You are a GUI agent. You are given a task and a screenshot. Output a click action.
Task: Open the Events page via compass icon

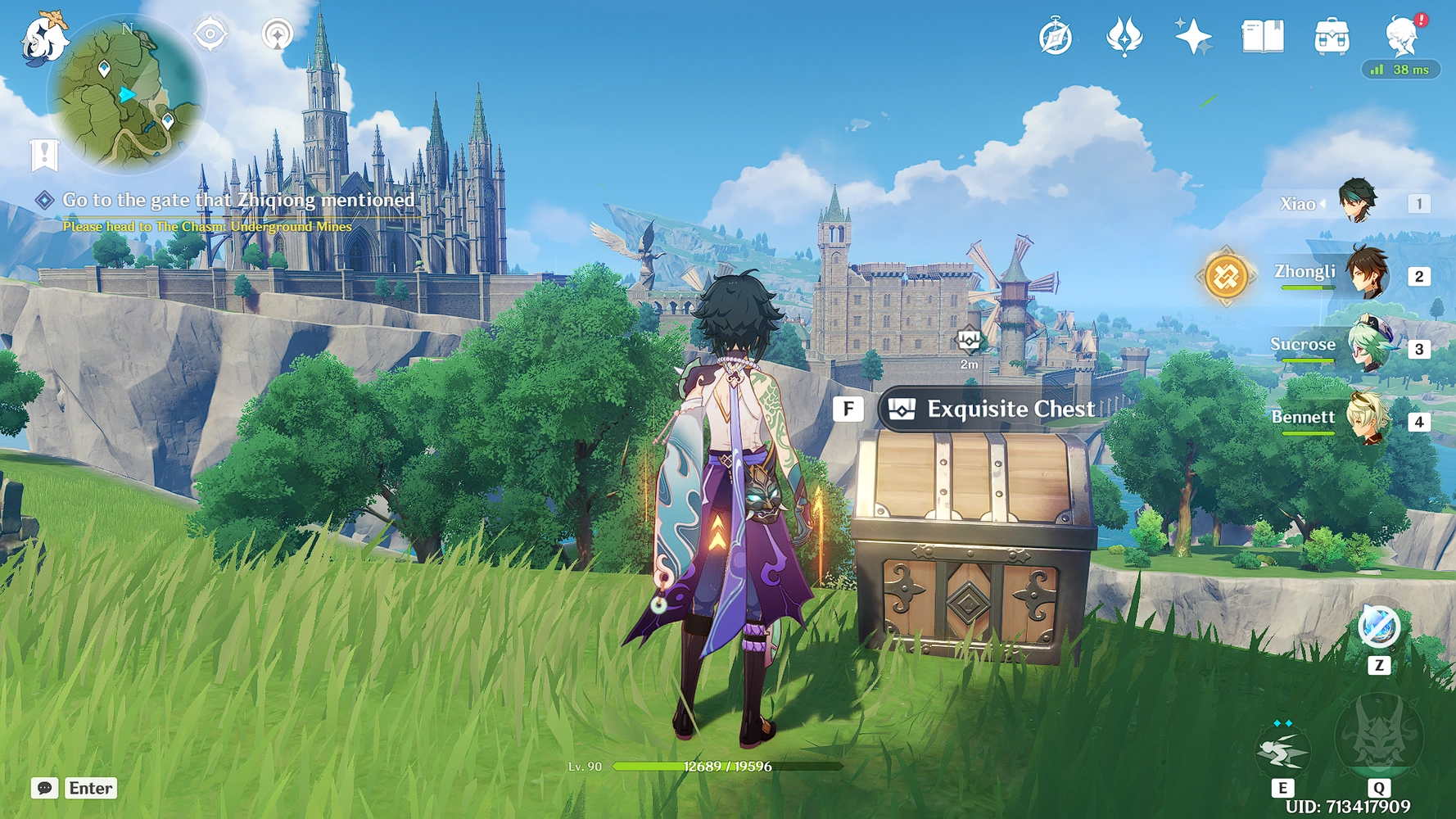click(1056, 36)
